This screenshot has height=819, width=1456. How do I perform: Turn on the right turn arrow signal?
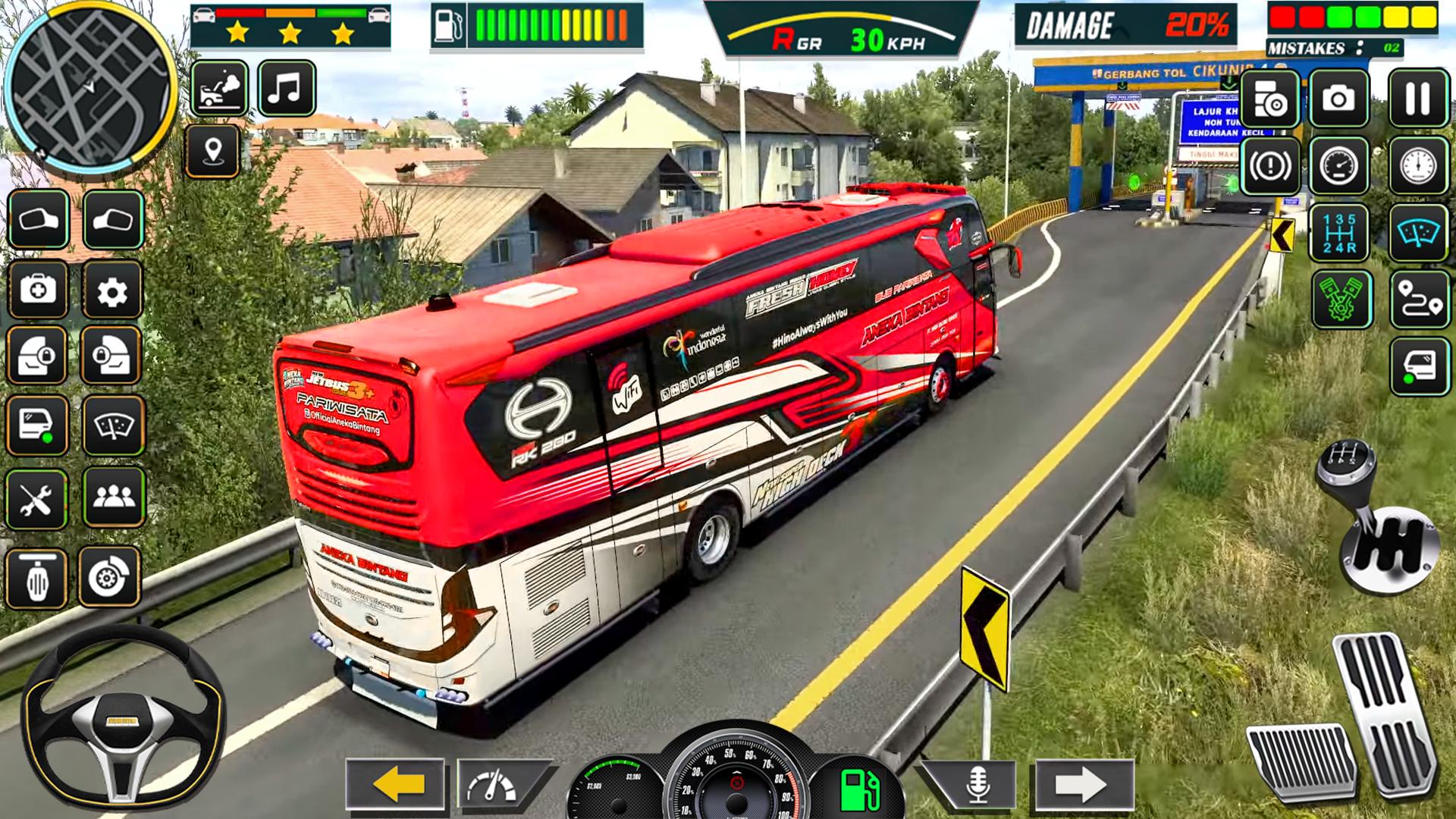(x=1083, y=784)
